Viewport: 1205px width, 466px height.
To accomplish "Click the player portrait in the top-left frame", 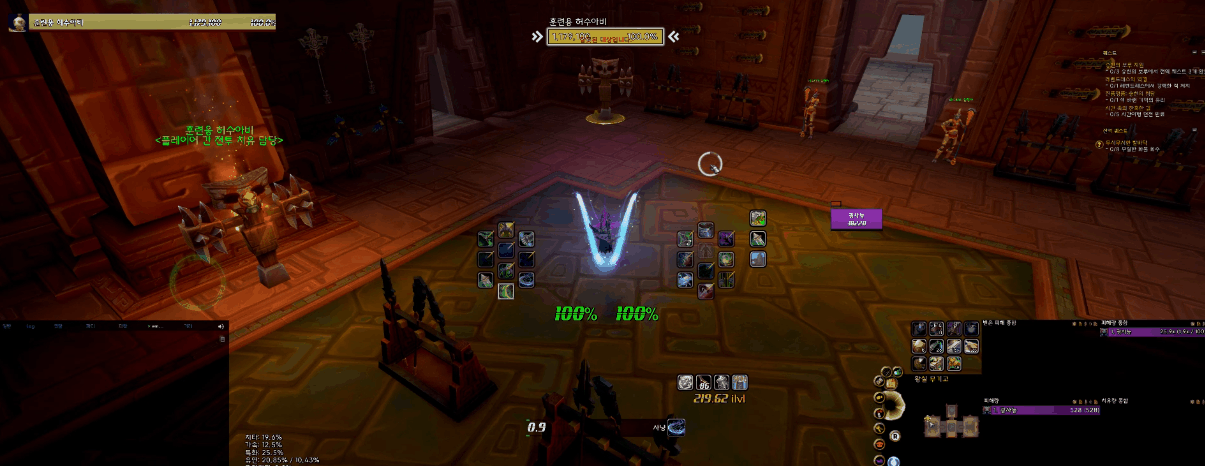I will point(17,22).
